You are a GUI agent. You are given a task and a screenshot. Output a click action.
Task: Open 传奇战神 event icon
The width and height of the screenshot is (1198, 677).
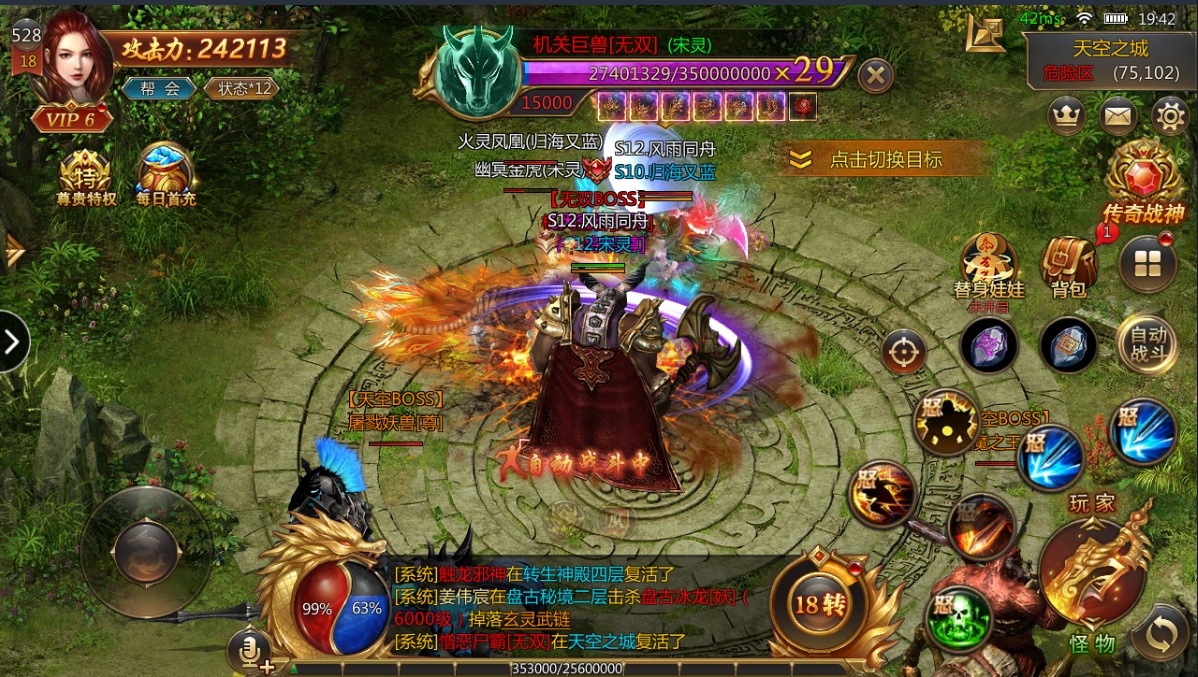tap(1144, 182)
